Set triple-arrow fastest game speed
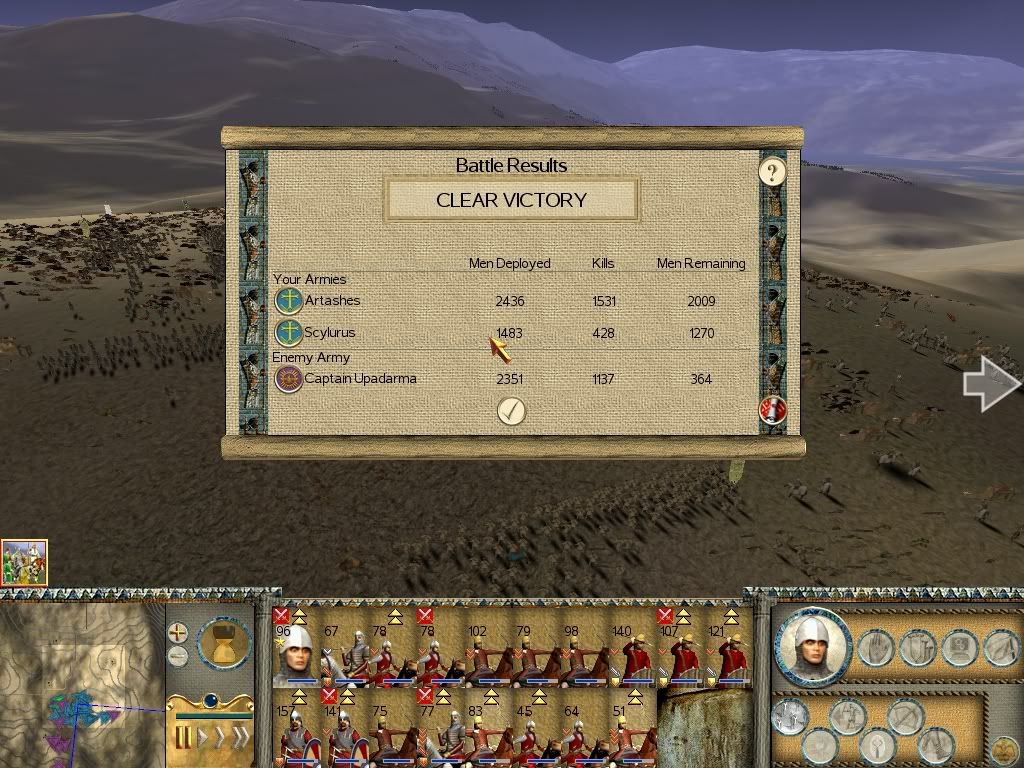The width and height of the screenshot is (1024, 768). [238, 738]
